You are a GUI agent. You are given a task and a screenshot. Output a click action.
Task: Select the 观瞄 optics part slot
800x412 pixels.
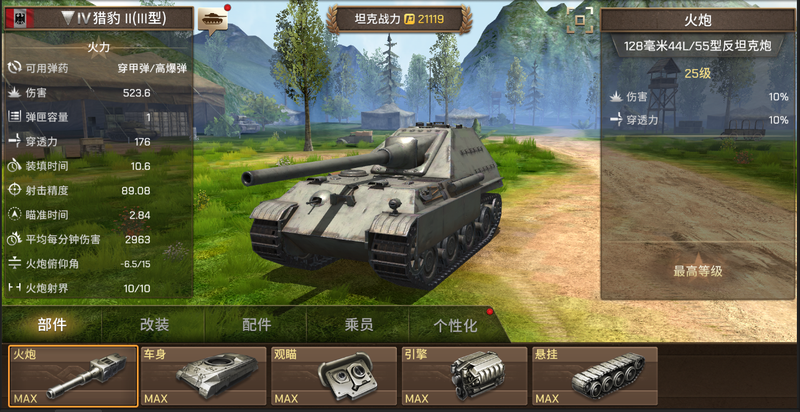(333, 377)
